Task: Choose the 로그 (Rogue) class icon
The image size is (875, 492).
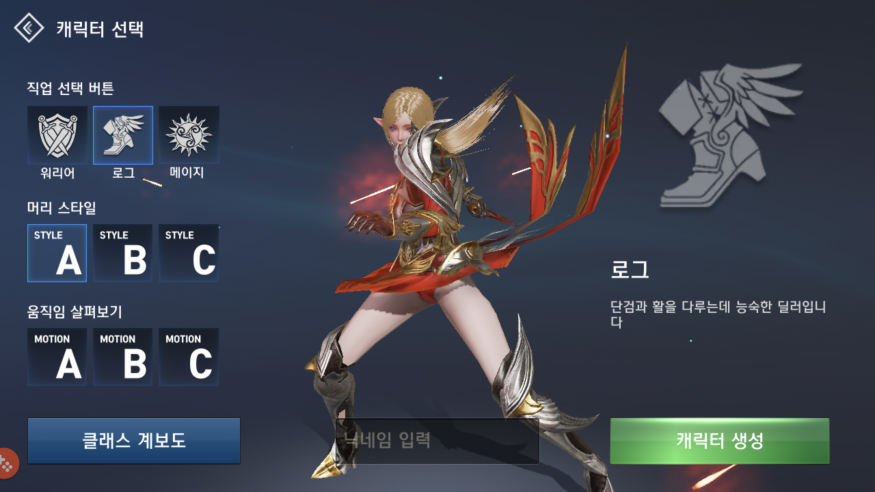Action: point(123,135)
